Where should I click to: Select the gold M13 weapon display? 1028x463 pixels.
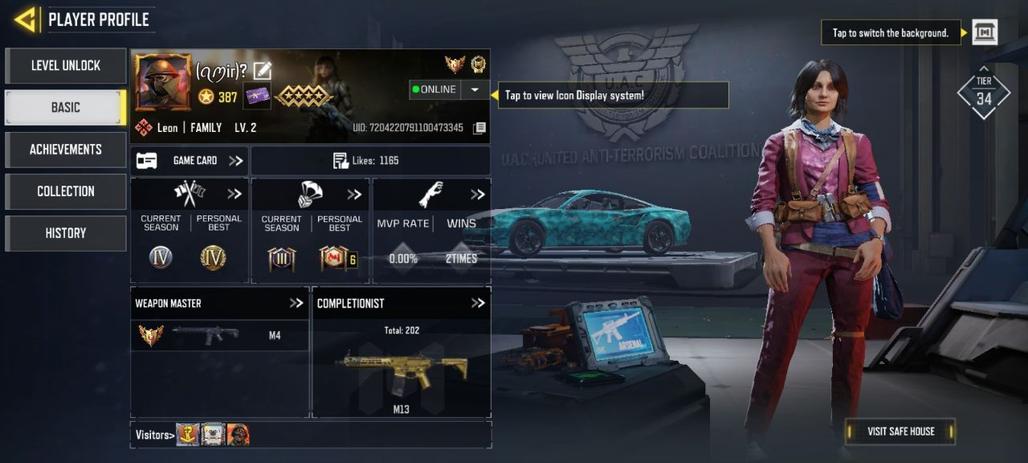point(401,371)
